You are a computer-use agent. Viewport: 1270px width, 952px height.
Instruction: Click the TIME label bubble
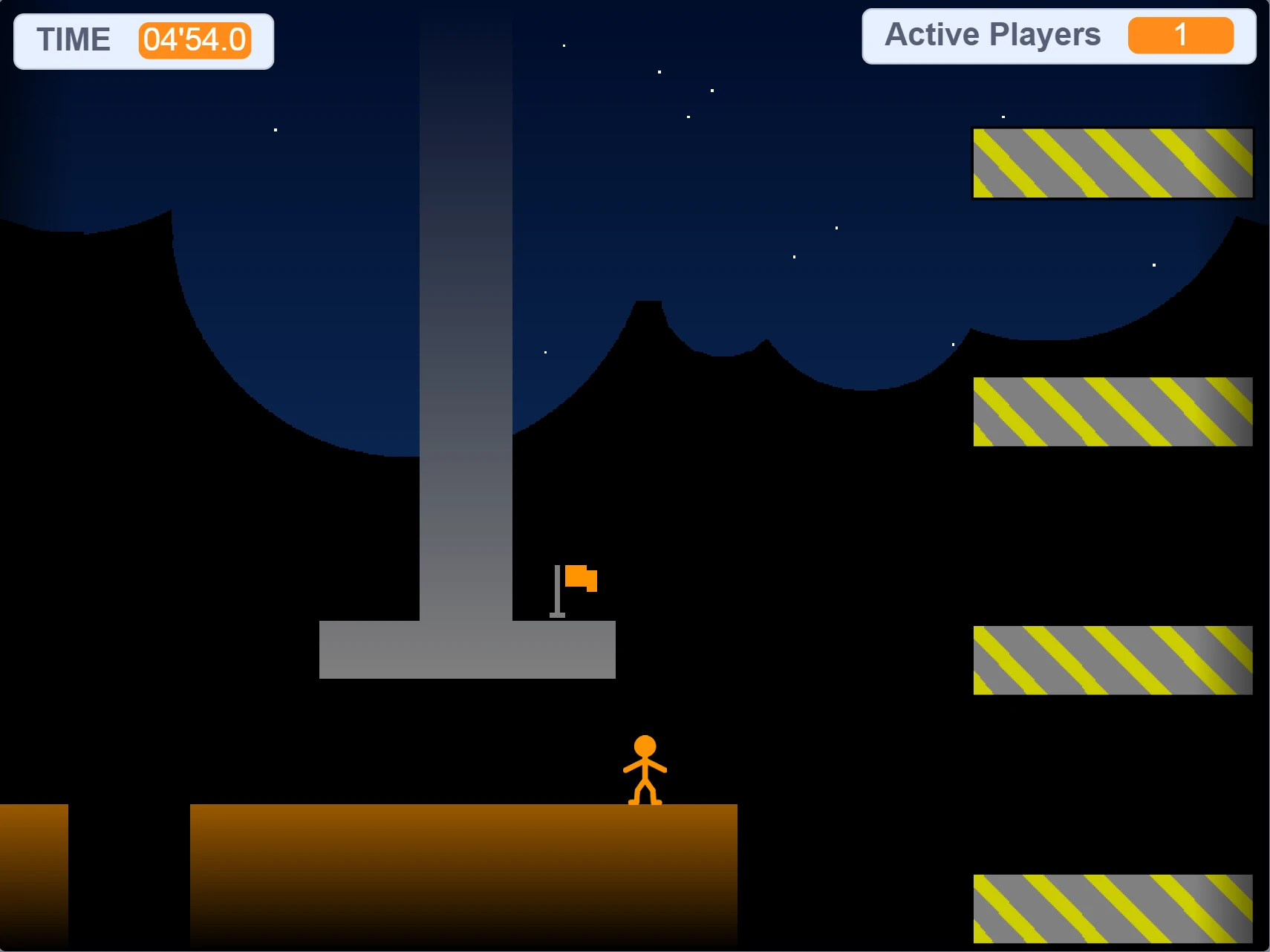point(74,39)
